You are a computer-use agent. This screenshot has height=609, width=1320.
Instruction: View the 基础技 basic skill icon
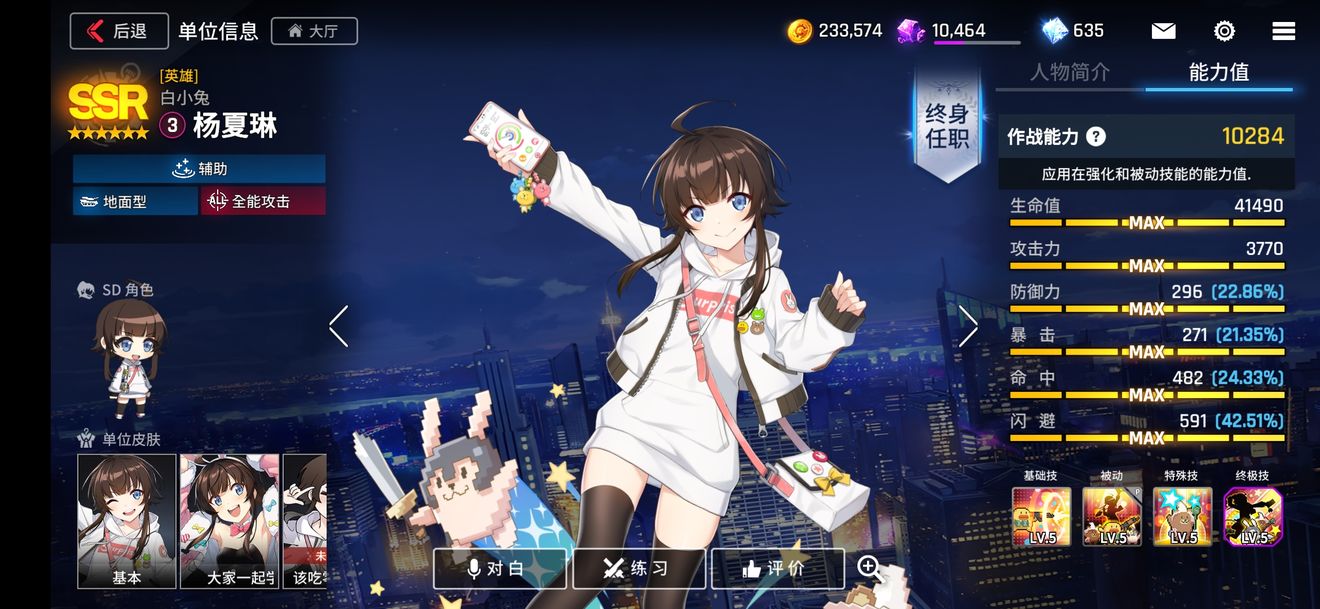point(1041,516)
